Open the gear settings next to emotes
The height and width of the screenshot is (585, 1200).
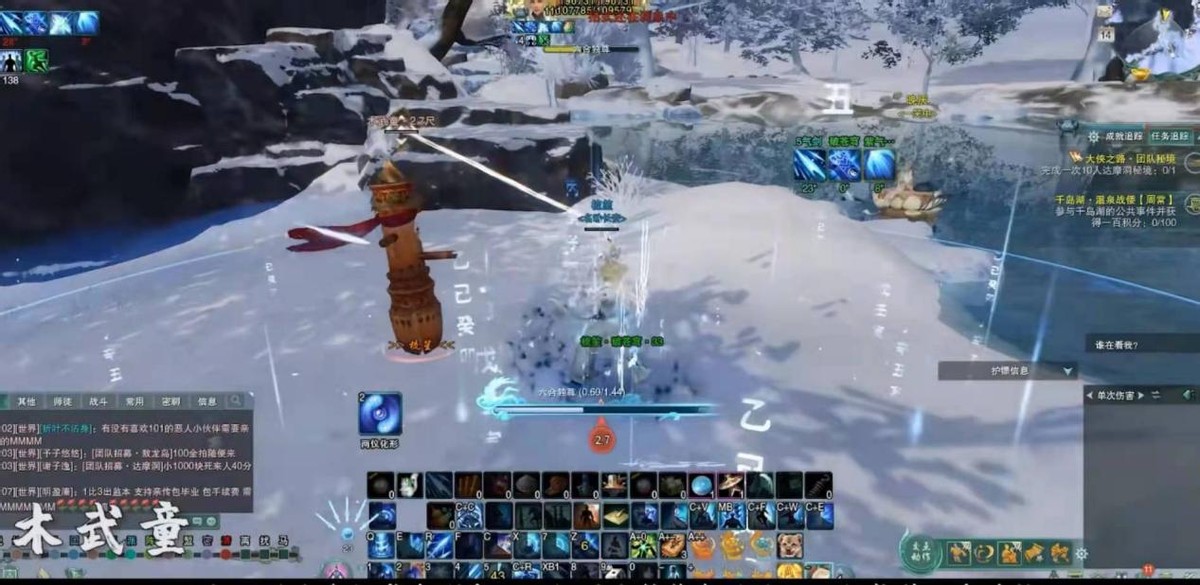1081,553
